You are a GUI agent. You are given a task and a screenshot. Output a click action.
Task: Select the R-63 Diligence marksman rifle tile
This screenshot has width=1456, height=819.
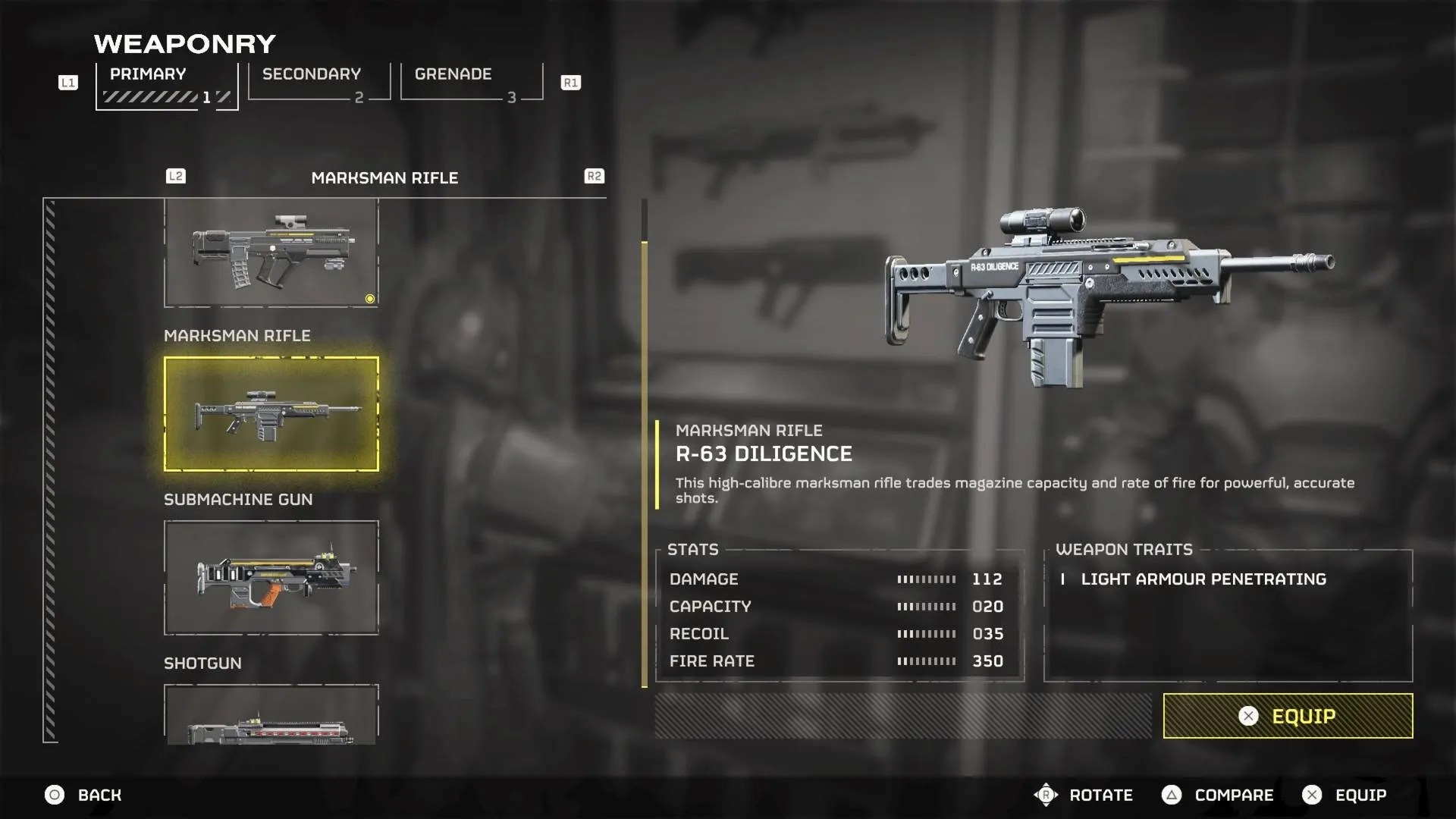271,414
